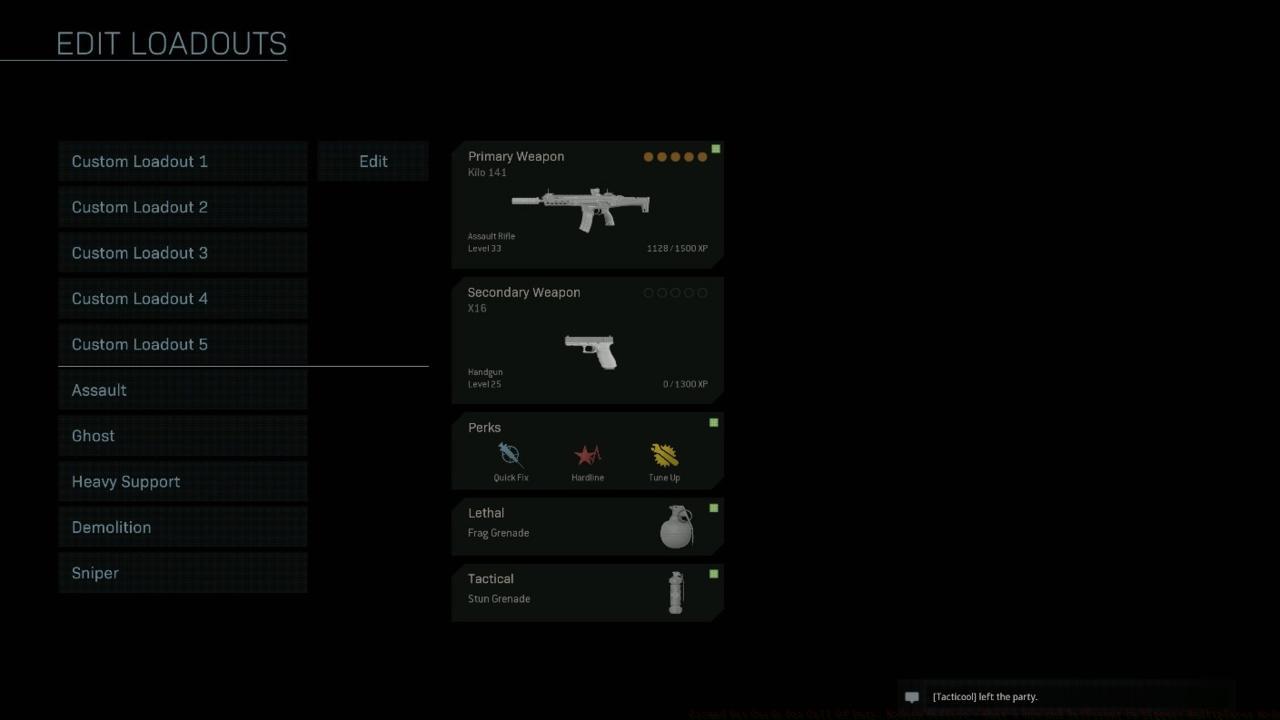Click the Frag Grenade icon on the Lethal card
The width and height of the screenshot is (1280, 720).
coord(676,527)
